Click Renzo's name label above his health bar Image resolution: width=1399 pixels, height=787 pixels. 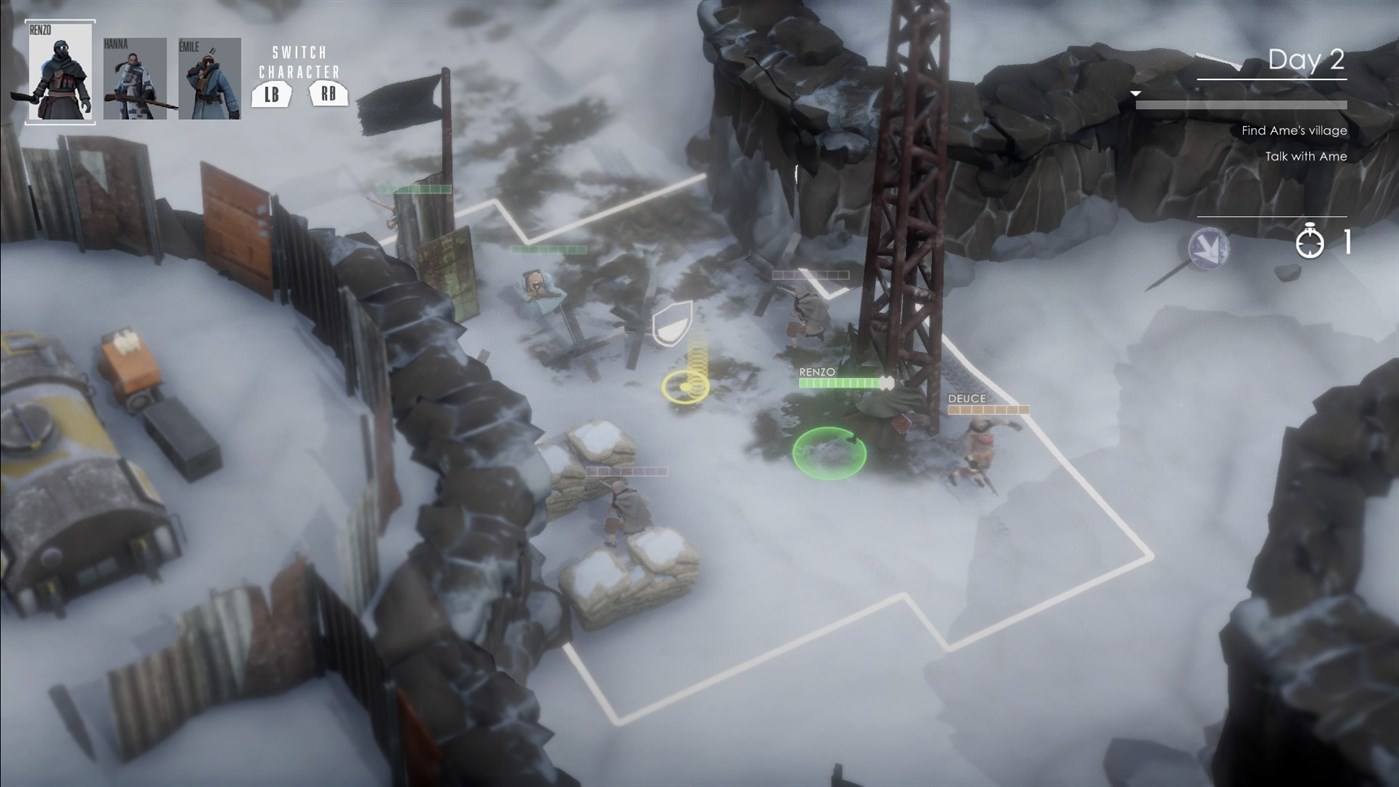(x=816, y=371)
